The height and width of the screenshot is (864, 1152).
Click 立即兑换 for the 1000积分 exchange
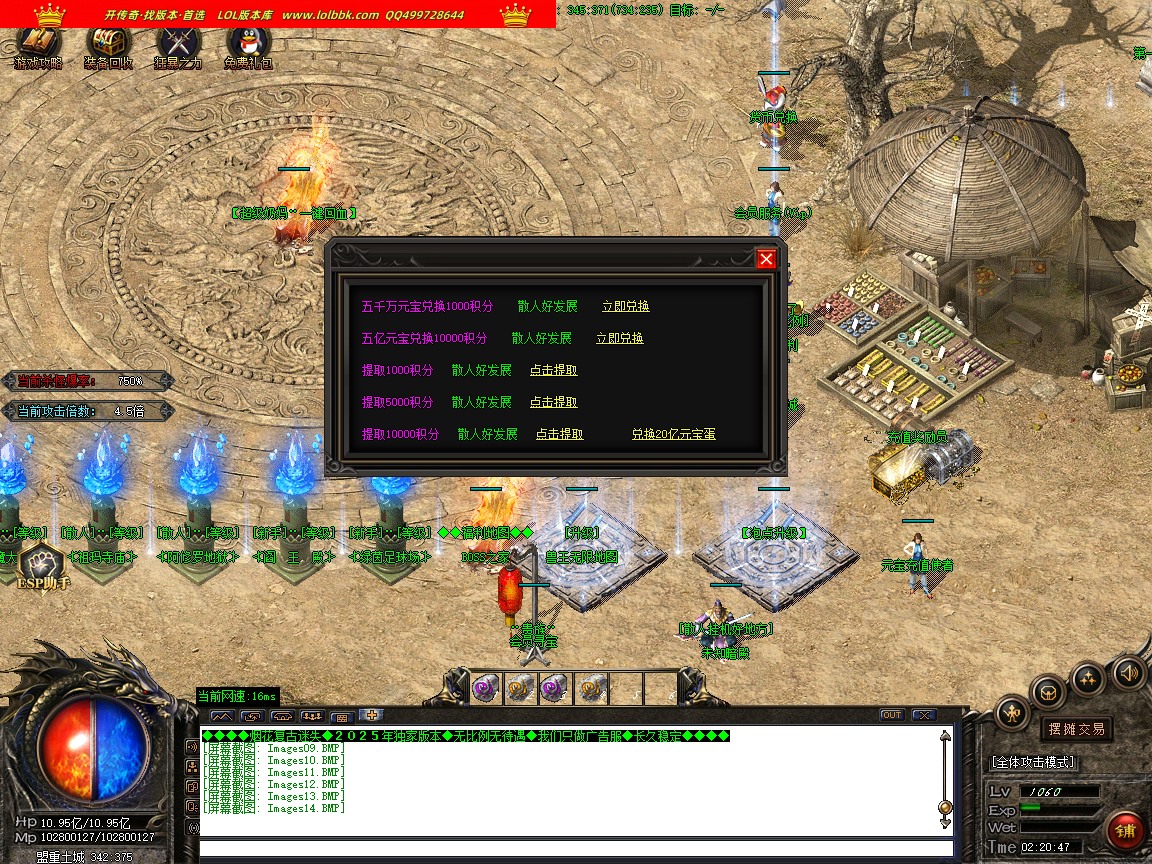coord(625,306)
